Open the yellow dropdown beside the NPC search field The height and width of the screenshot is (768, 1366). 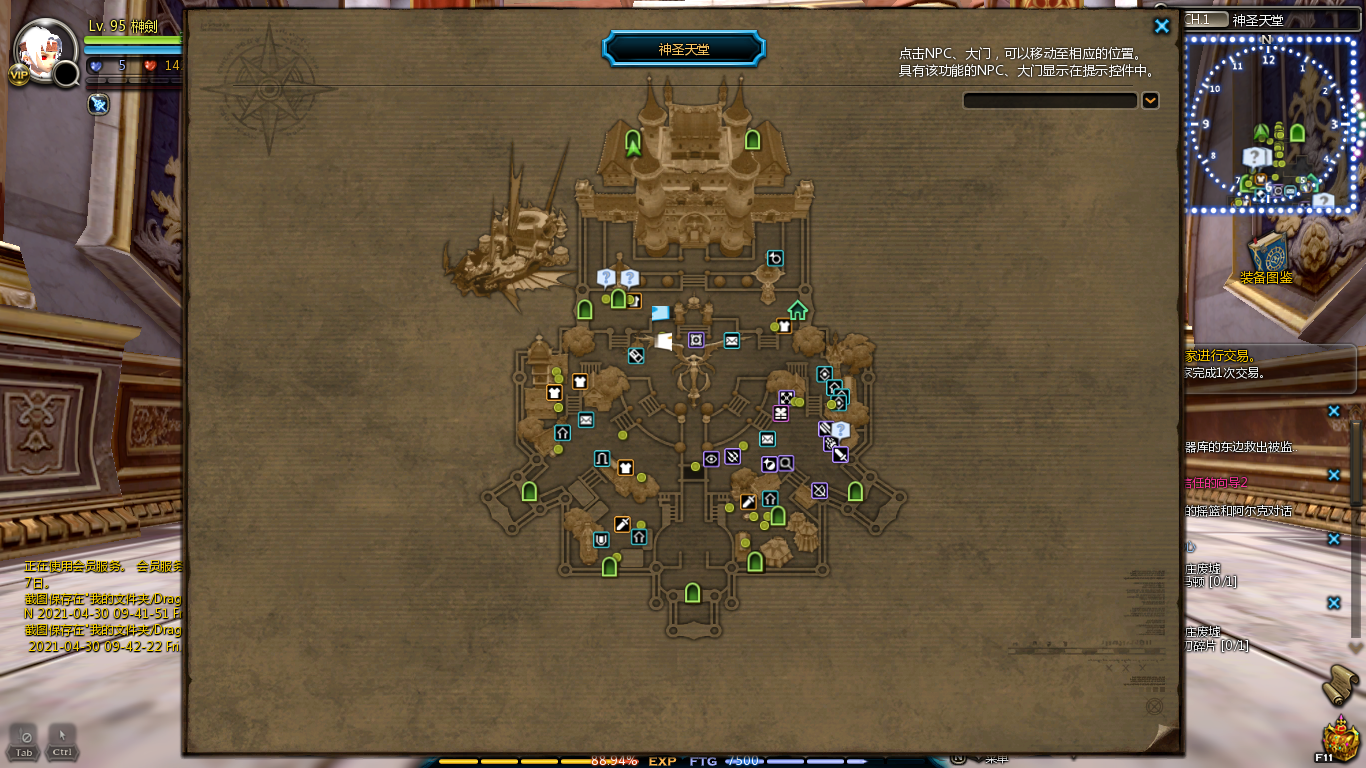point(1151,100)
